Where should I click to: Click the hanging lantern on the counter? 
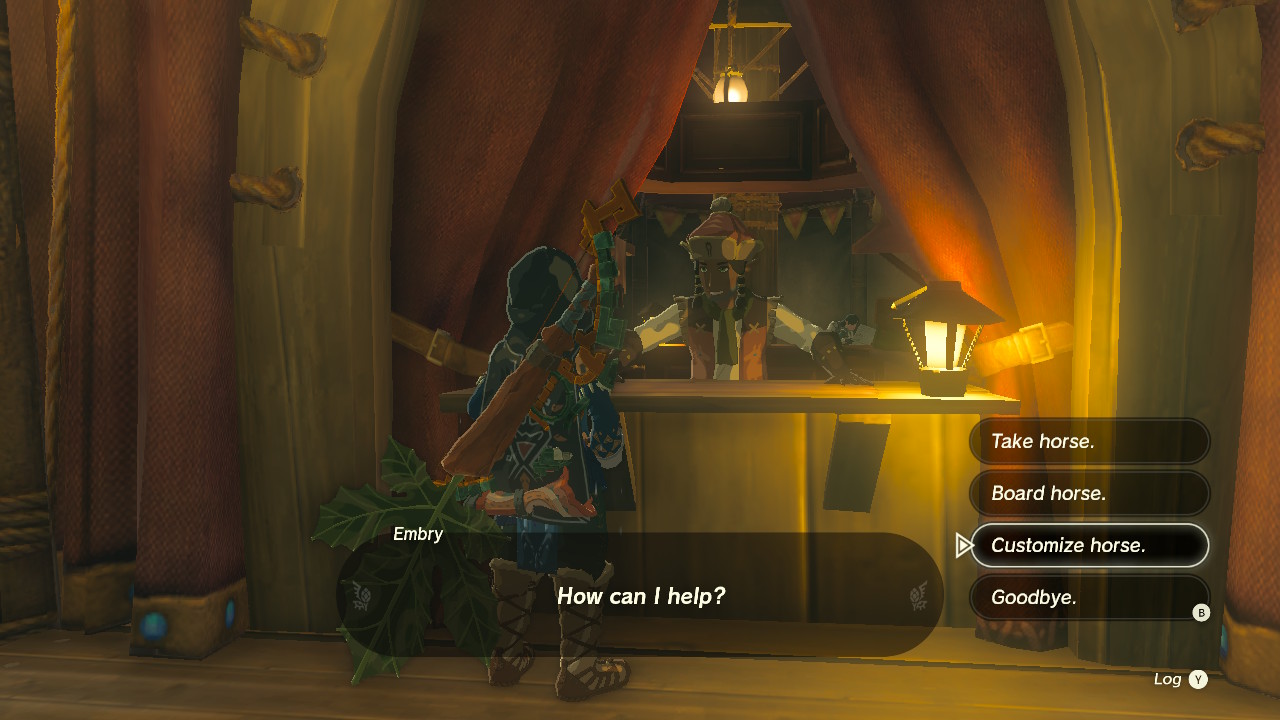(938, 340)
